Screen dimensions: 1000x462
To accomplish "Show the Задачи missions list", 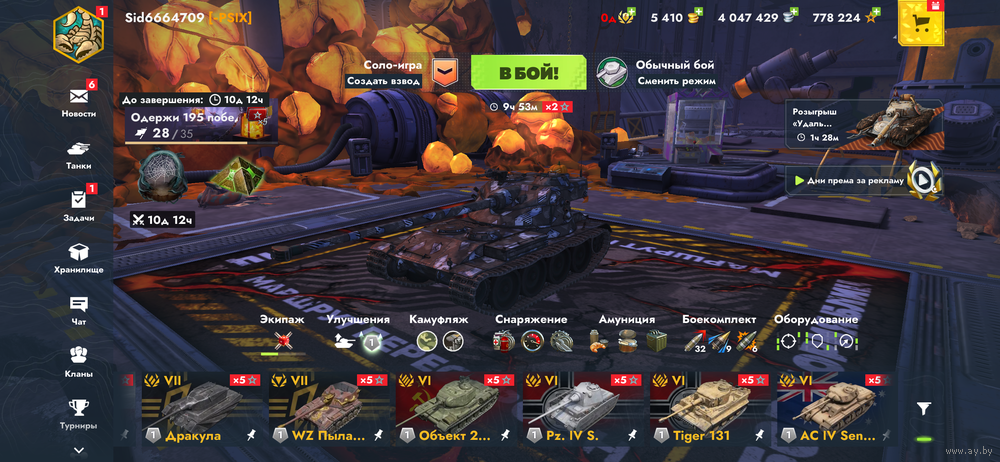I will click(79, 205).
